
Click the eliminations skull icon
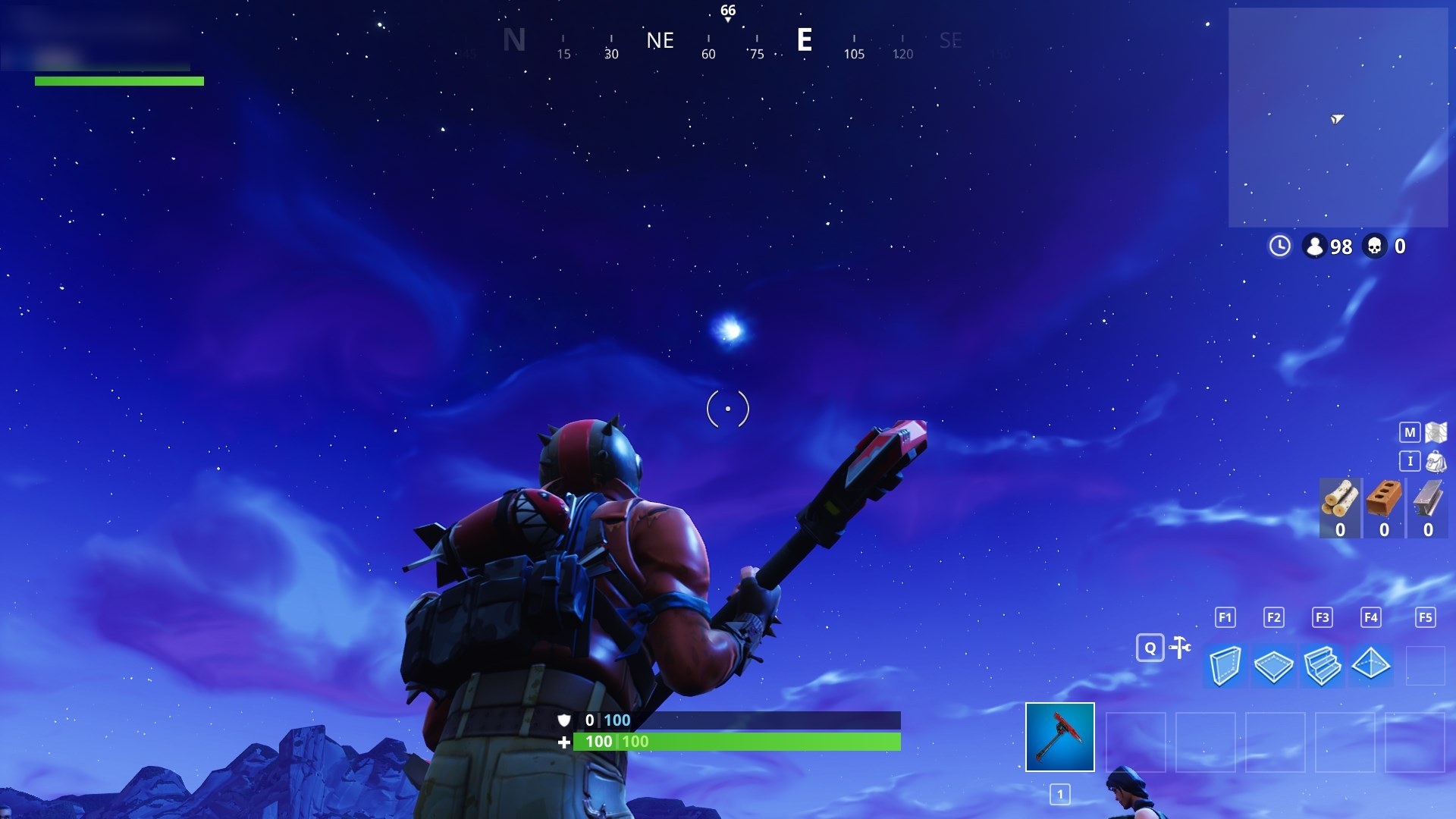tap(1376, 246)
